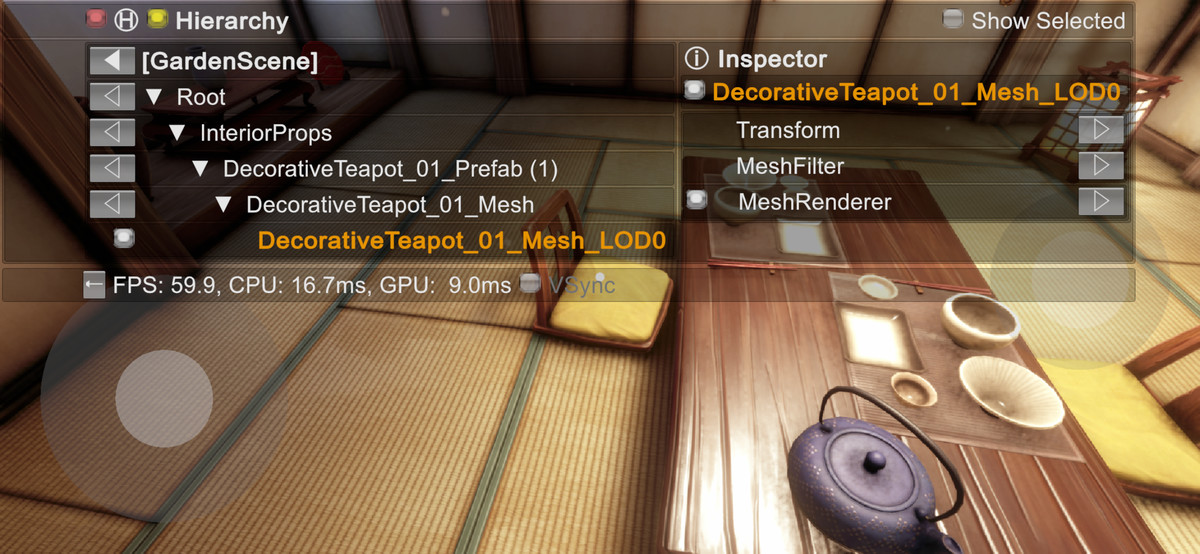Expand the MeshRenderer component arrow
Viewport: 1200px width, 554px height.
pyautogui.click(x=1100, y=202)
